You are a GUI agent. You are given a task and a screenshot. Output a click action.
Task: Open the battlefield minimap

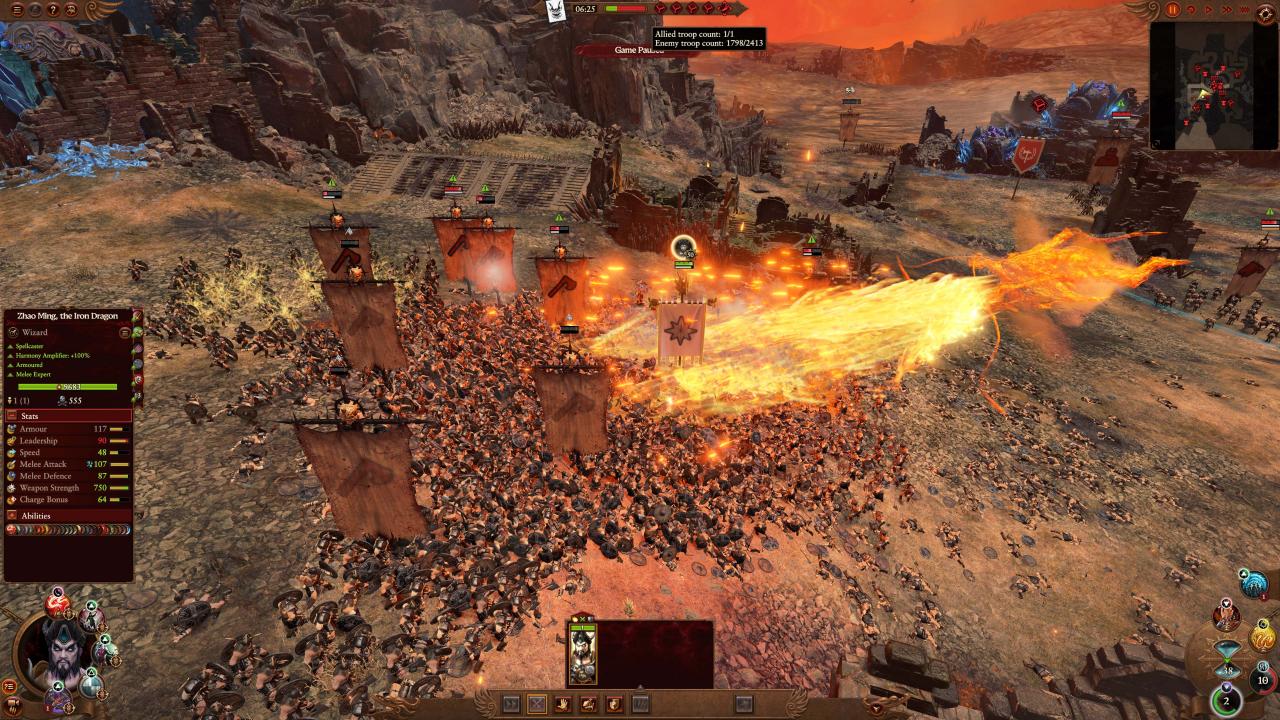[1213, 86]
